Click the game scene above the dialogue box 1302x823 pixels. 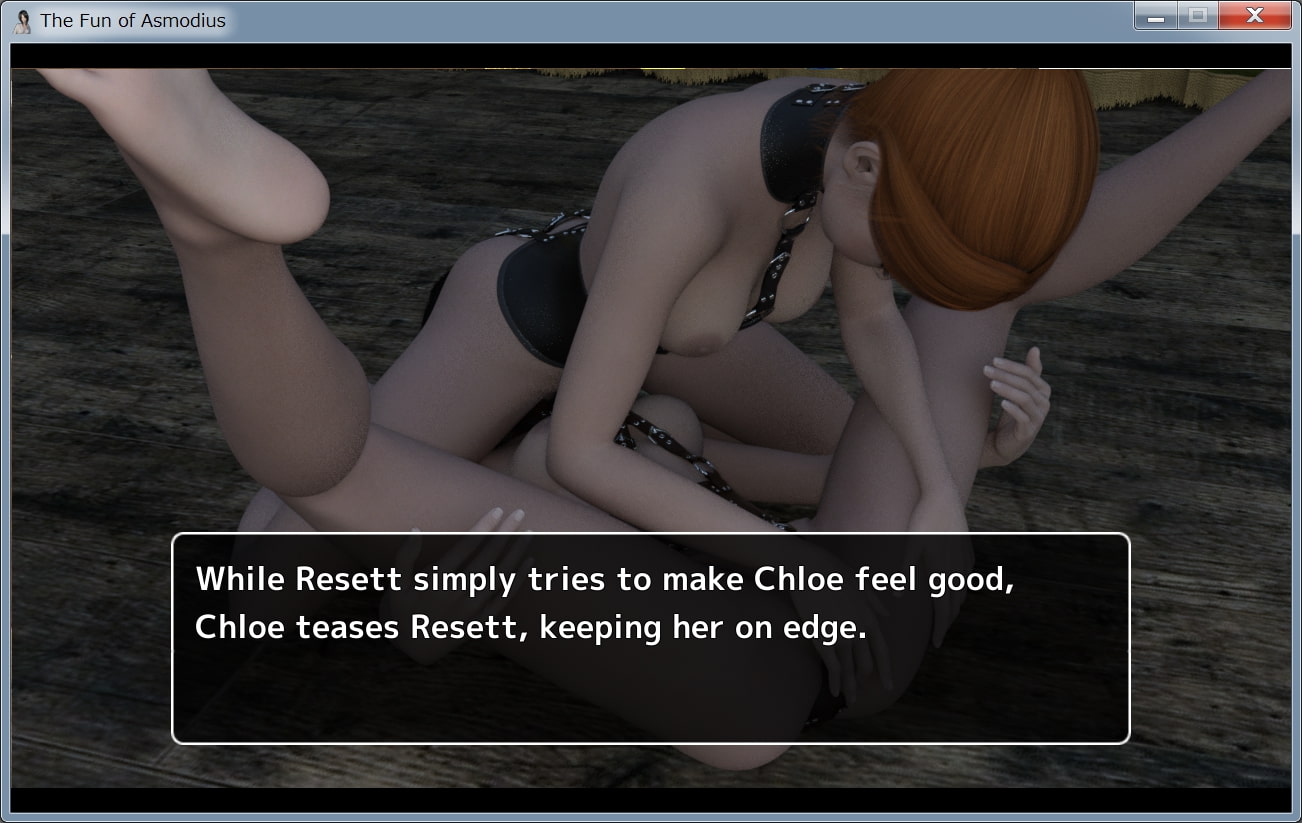coord(650,300)
